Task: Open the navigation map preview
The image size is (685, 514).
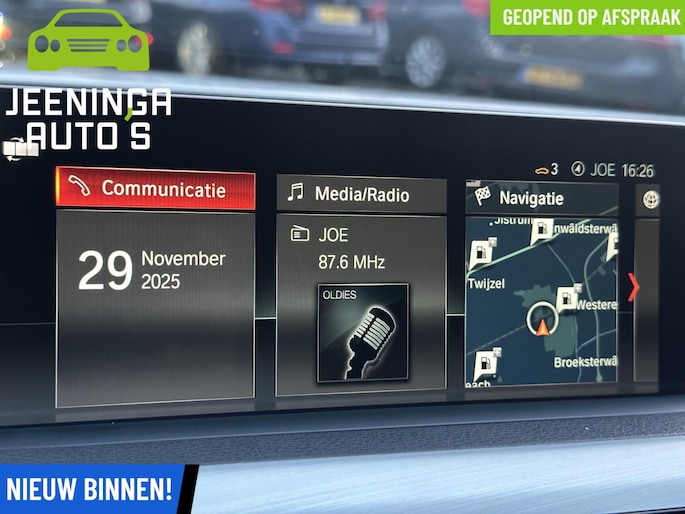Action: (541, 300)
